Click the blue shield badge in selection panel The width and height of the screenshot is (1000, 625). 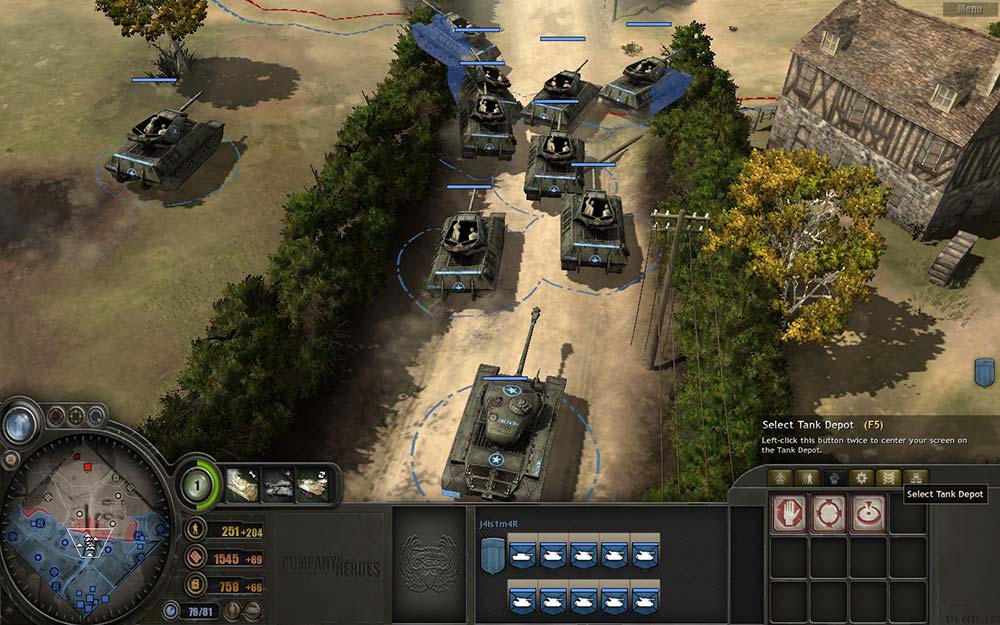point(491,555)
